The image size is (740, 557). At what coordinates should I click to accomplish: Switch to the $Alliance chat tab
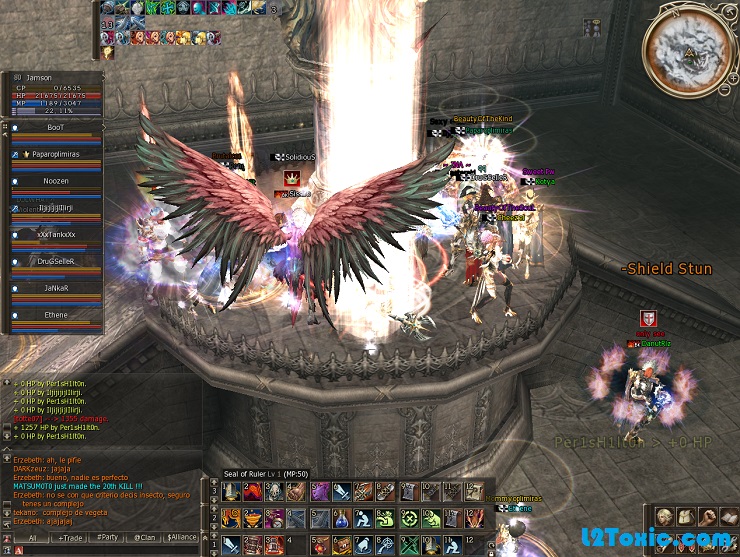coord(182,538)
